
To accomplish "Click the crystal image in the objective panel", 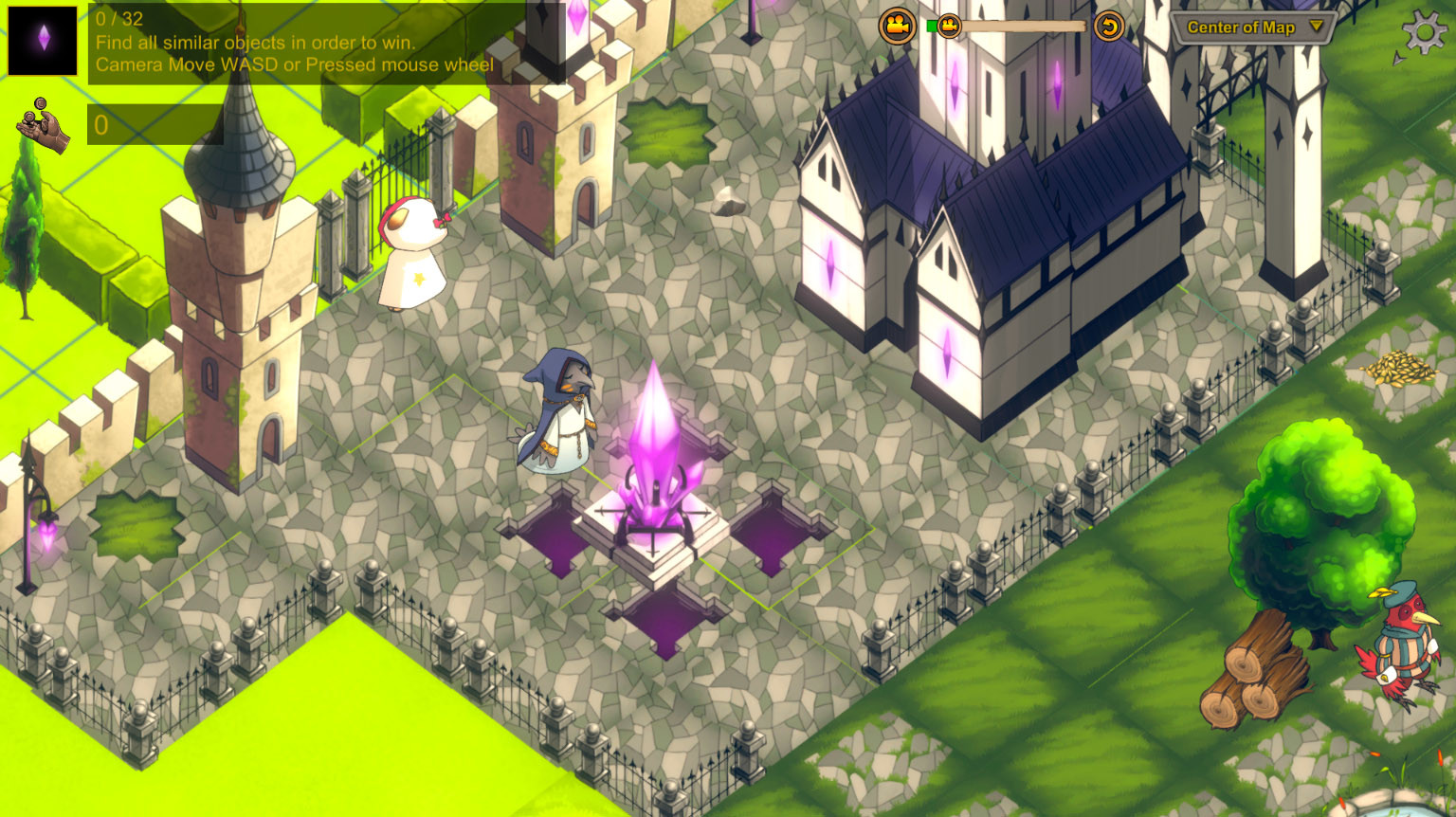I will [x=41, y=41].
